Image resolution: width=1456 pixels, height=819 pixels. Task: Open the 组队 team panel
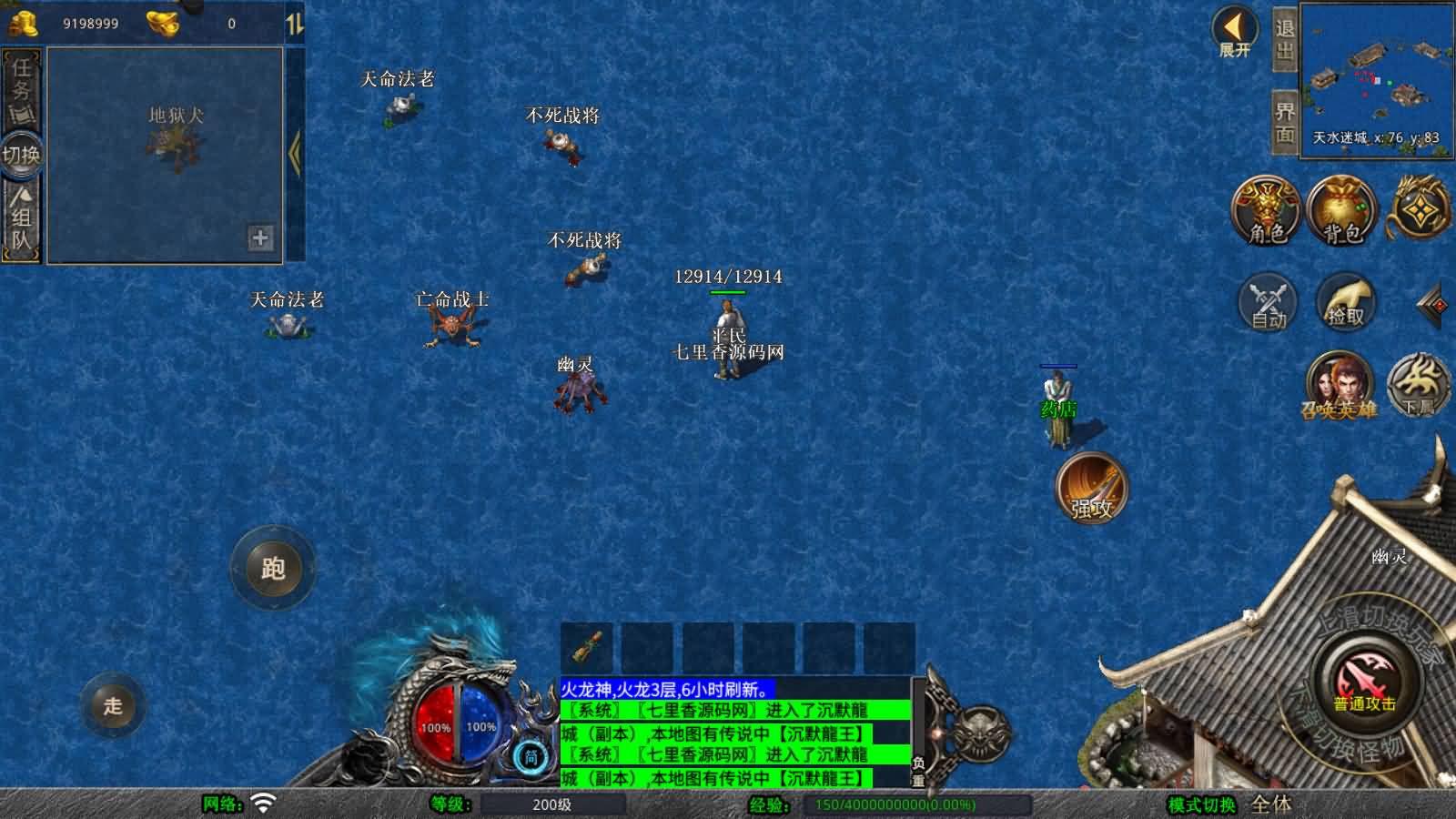tap(20, 218)
